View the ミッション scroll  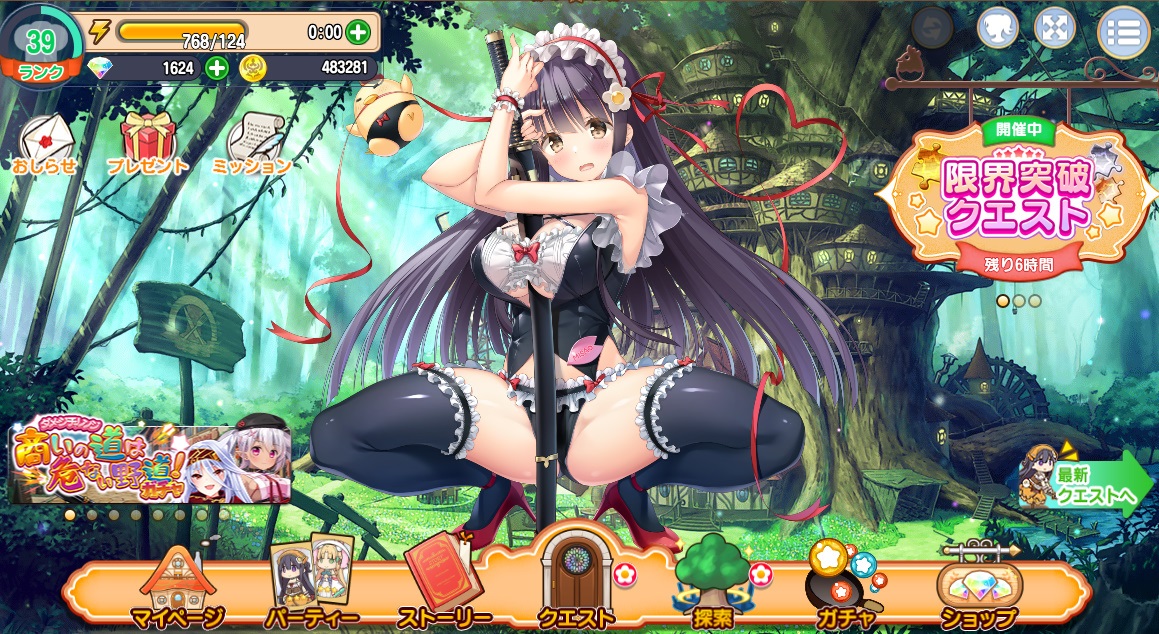pyautogui.click(x=251, y=145)
